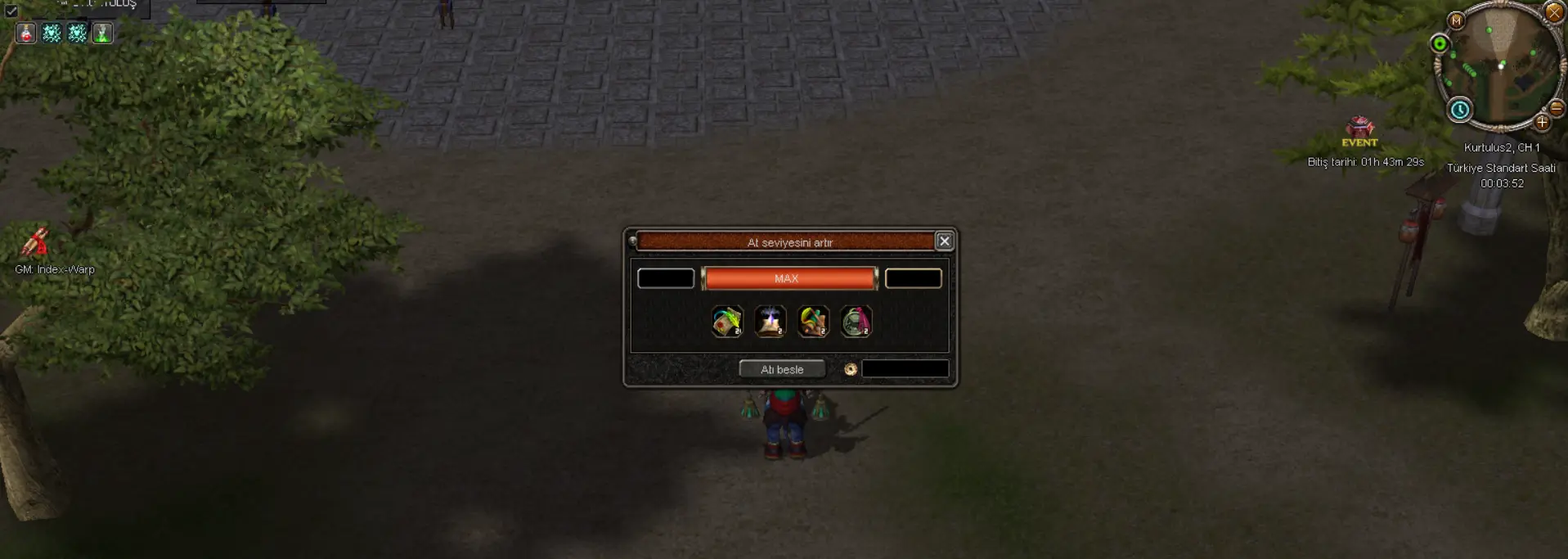Zoom out the minimap with minus button

(1557, 108)
